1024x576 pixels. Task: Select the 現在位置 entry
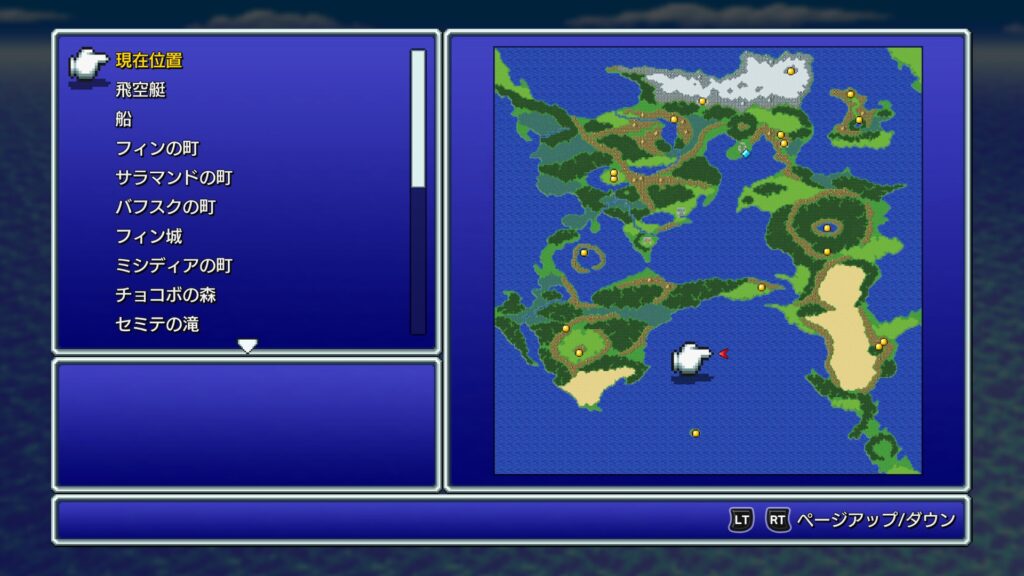click(x=149, y=61)
